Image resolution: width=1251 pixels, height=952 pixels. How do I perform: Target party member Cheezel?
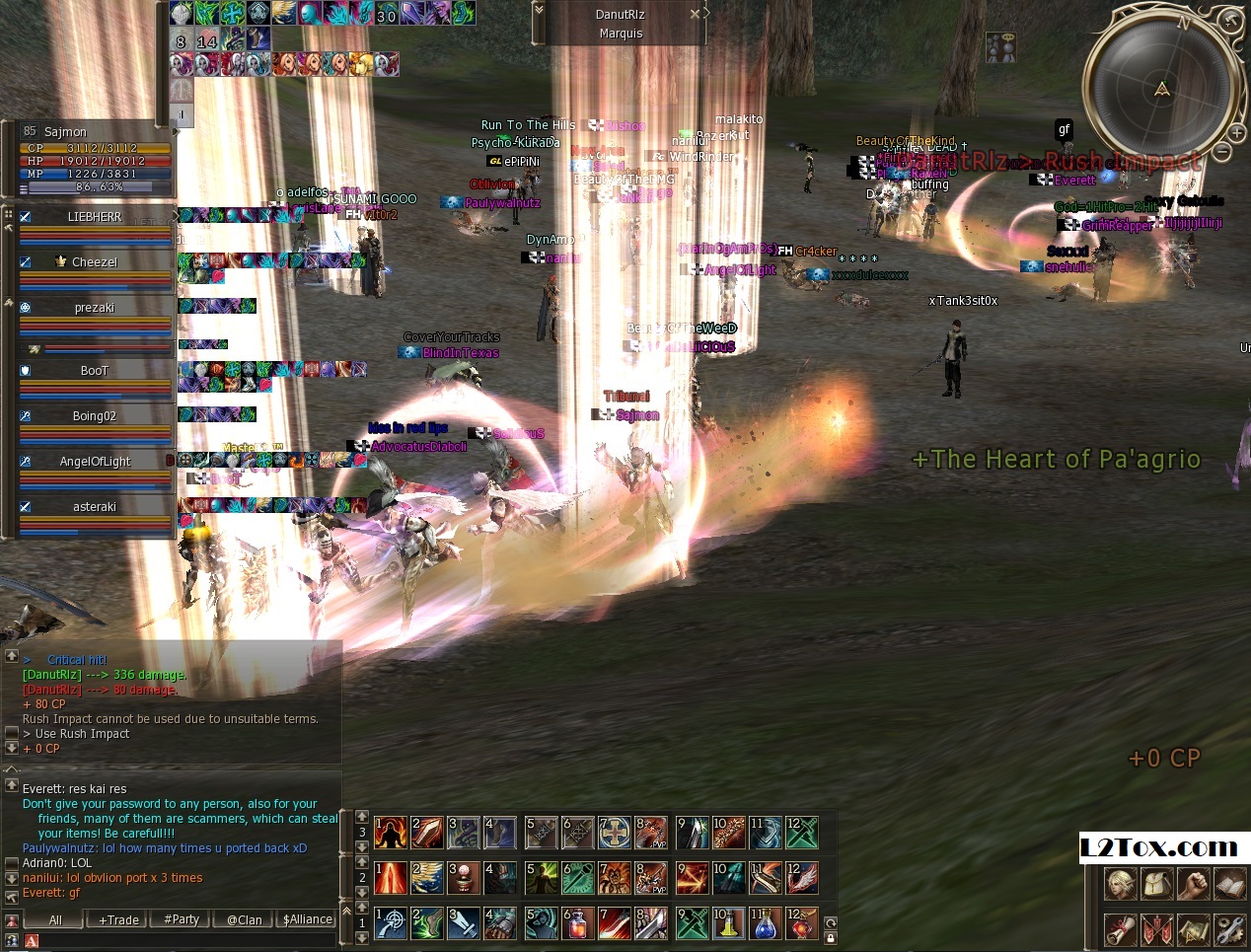pos(94,262)
